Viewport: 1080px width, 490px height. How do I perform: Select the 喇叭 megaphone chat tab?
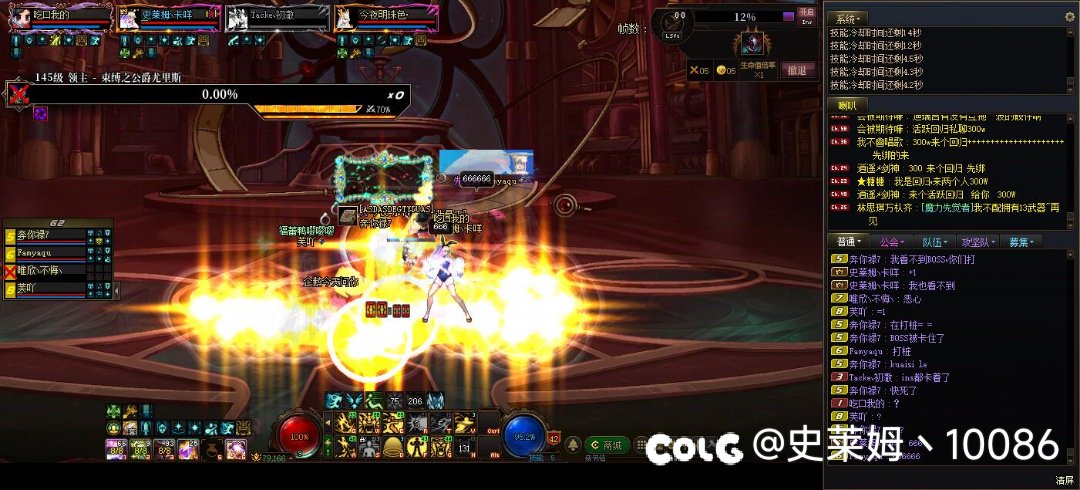(846, 105)
